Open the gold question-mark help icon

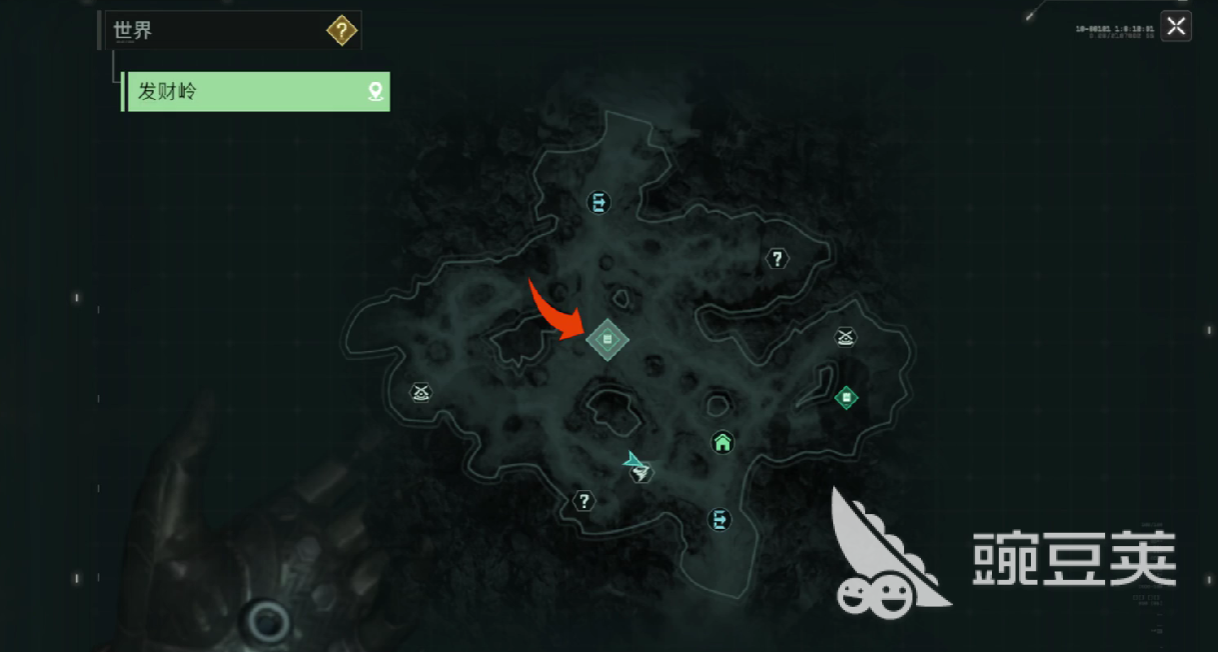pyautogui.click(x=341, y=31)
